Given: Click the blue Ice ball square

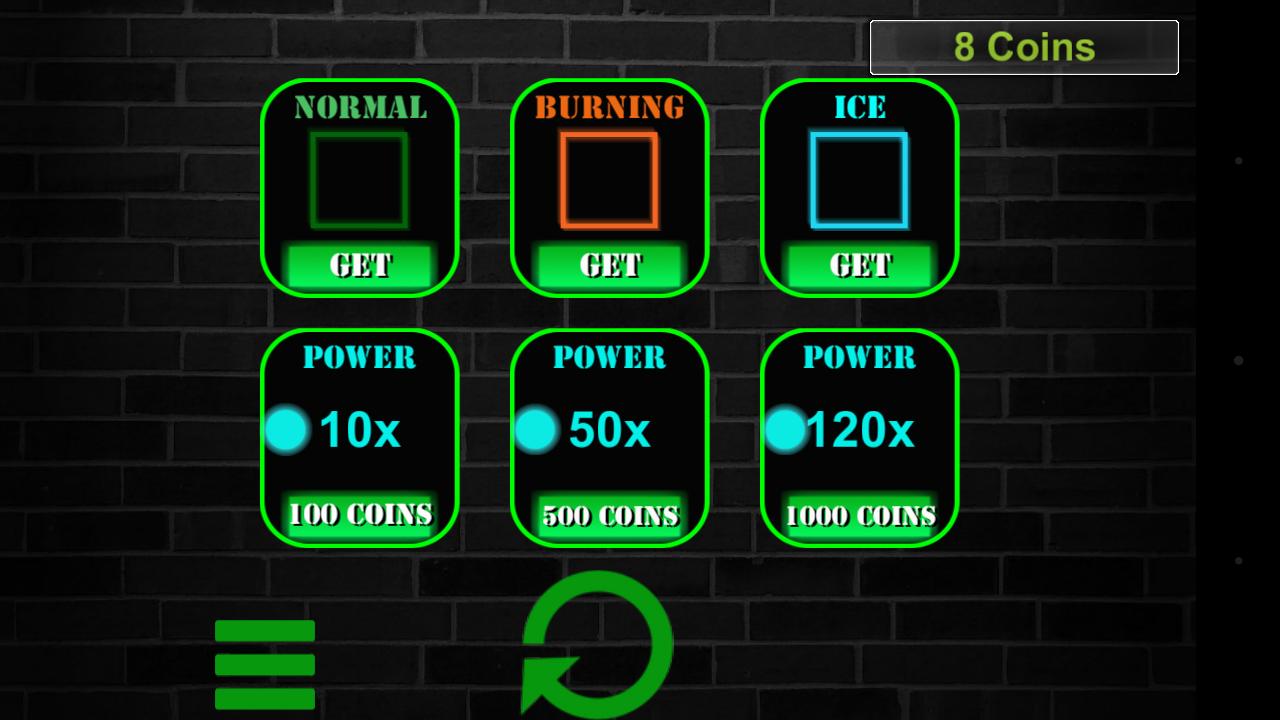Looking at the screenshot, I should 858,181.
